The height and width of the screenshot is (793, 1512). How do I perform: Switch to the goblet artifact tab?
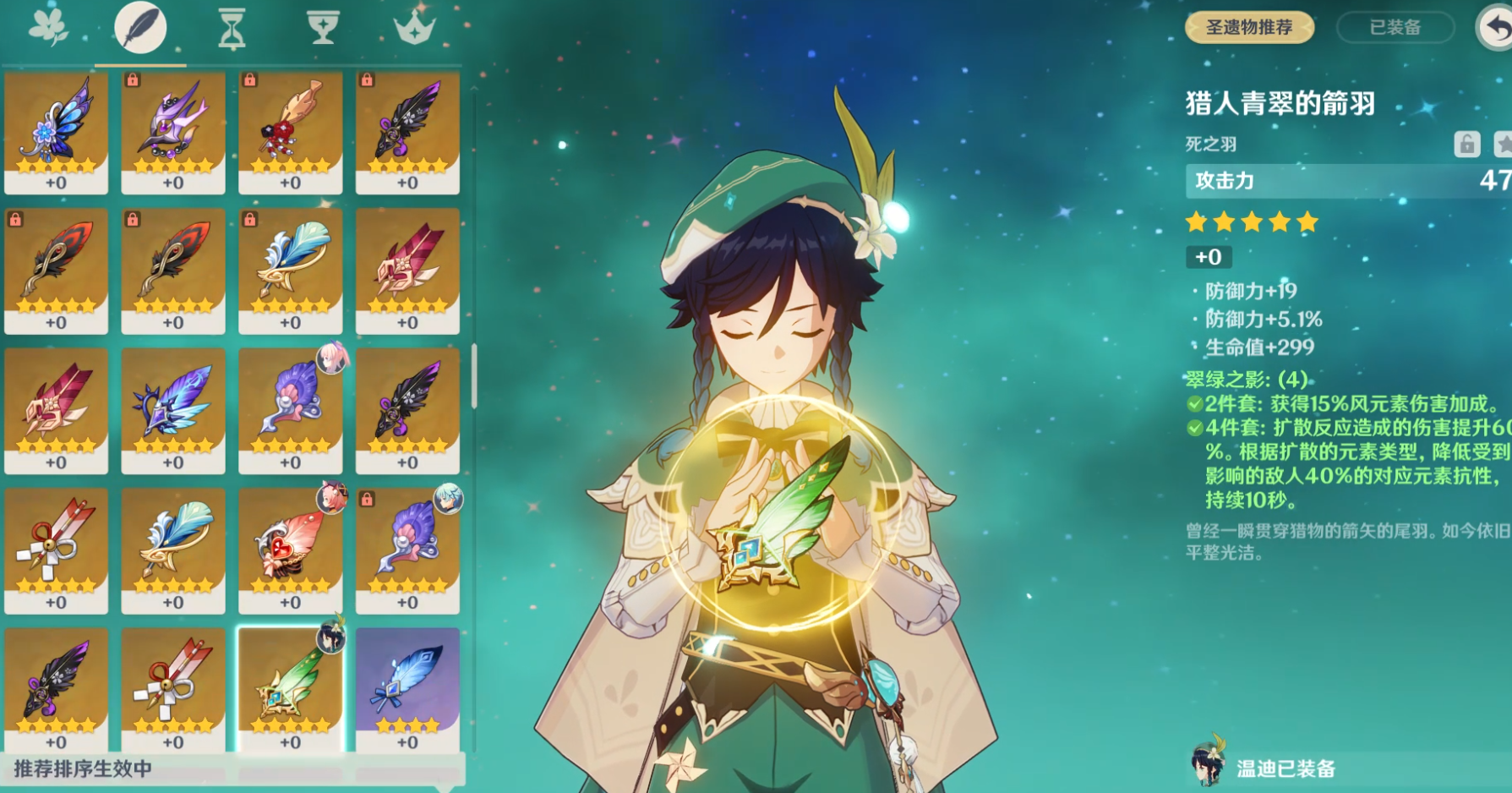coord(322,28)
